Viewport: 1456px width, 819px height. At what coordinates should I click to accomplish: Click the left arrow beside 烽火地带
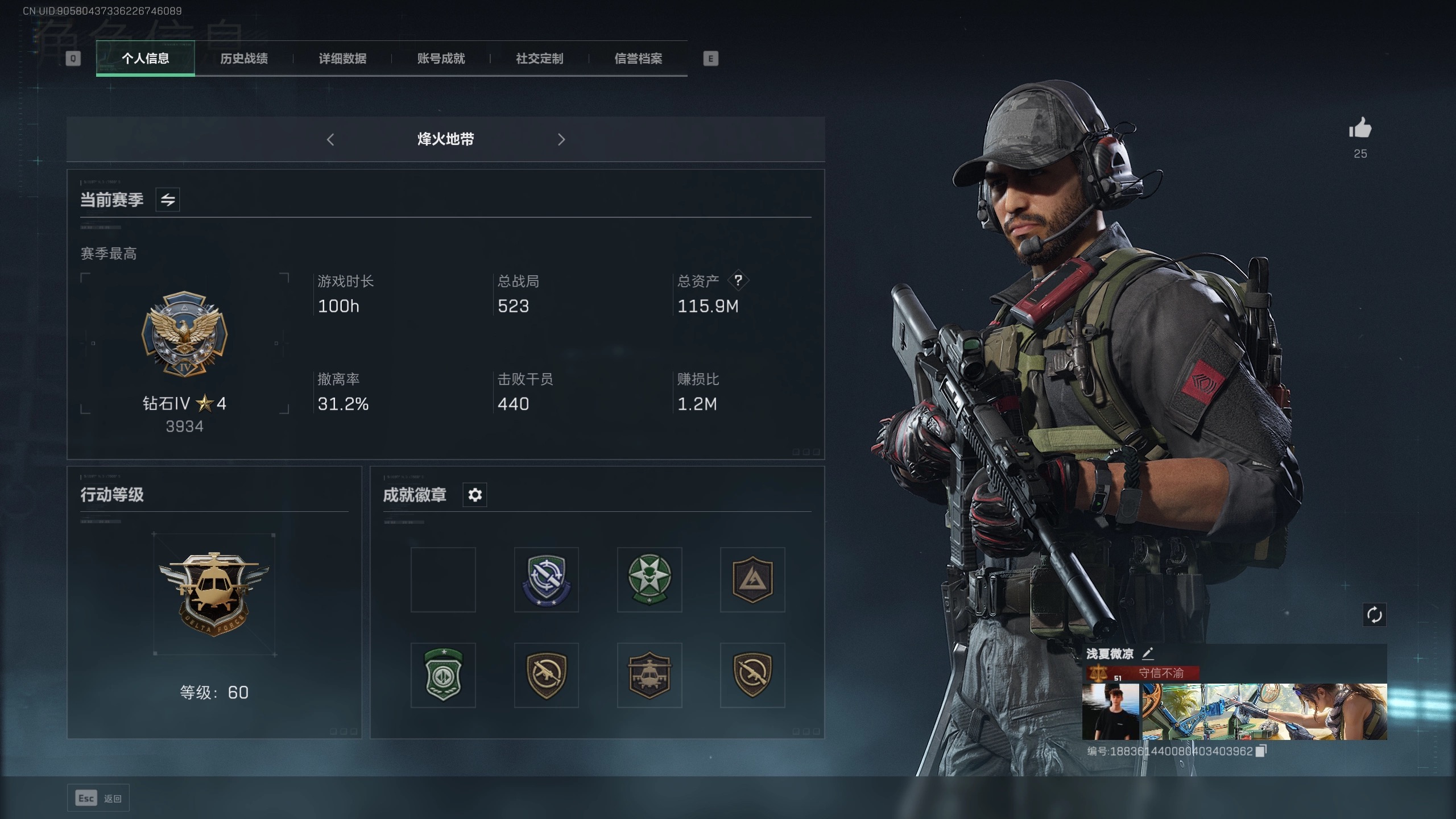click(330, 139)
